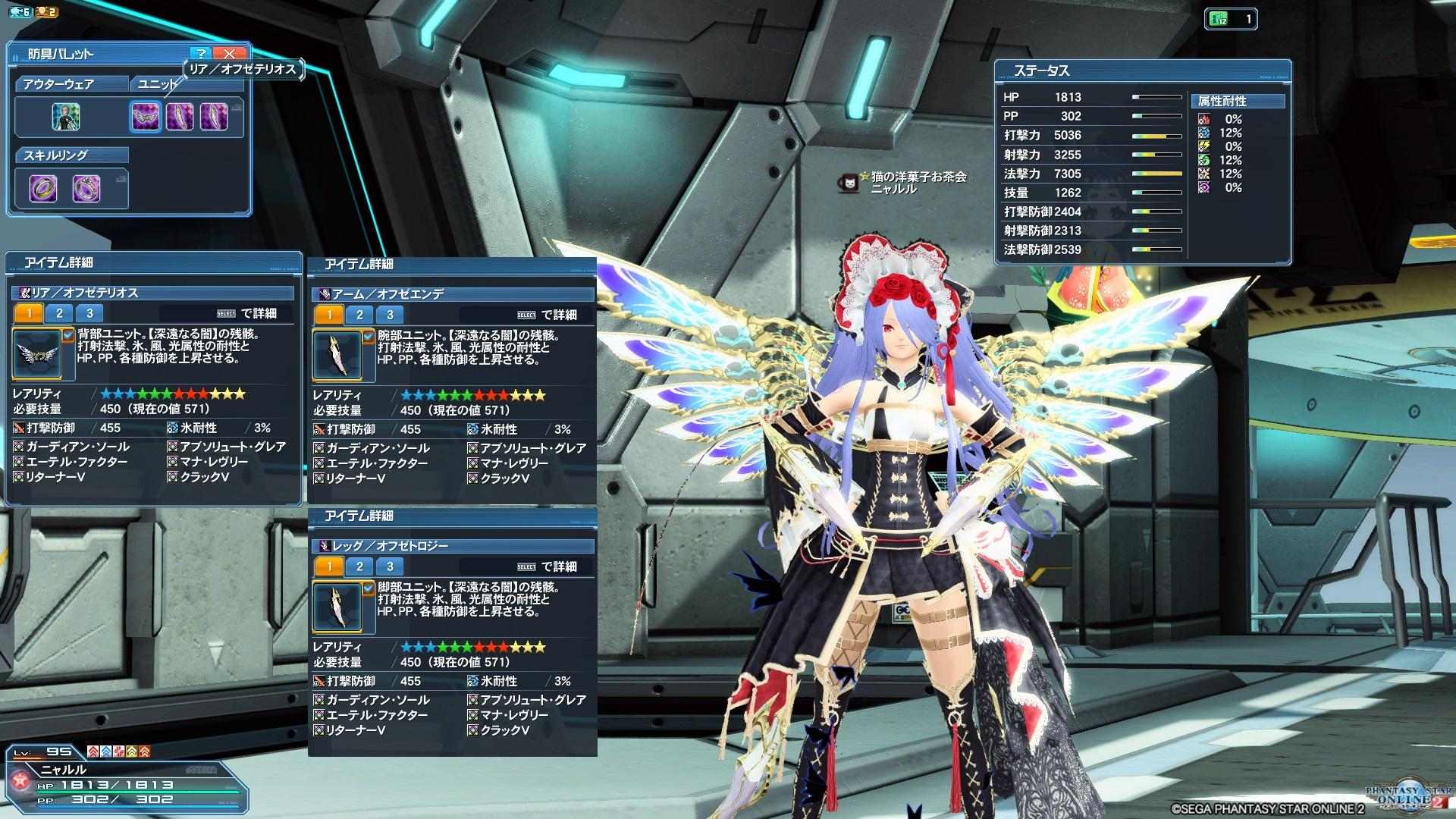This screenshot has width=1456, height=819.
Task: Select the second arm unit icon in ユニット slots
Action: pyautogui.click(x=180, y=117)
